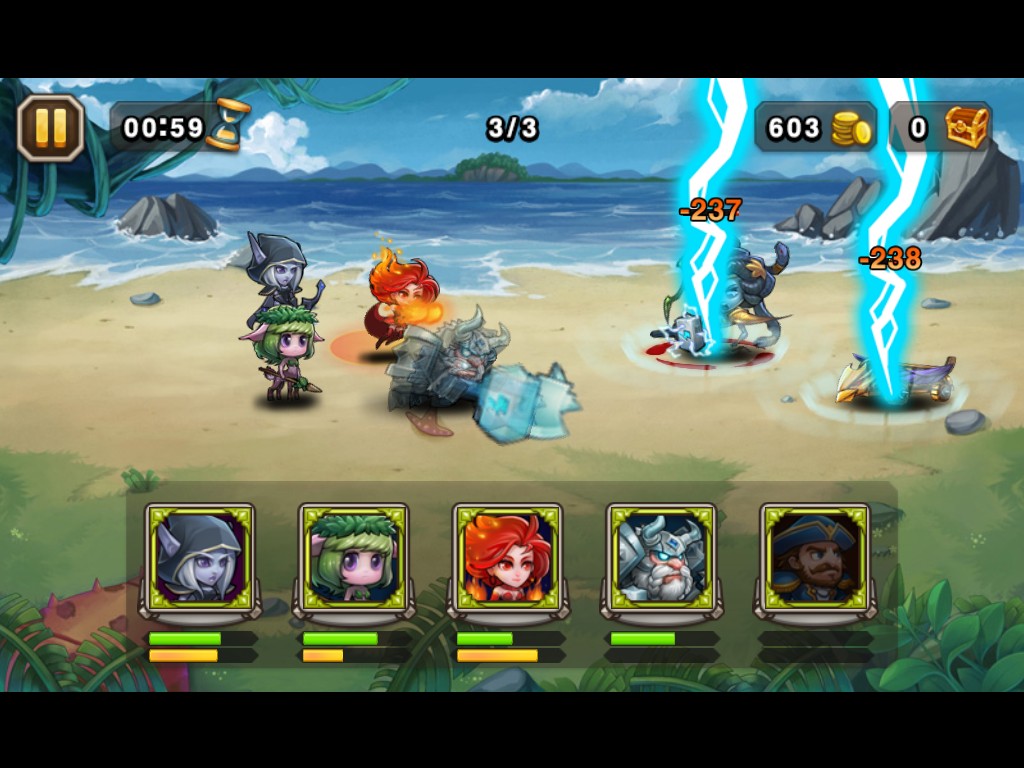Viewport: 1024px width, 768px height.
Task: Select the hooded dark elf hero portrait
Action: point(200,558)
